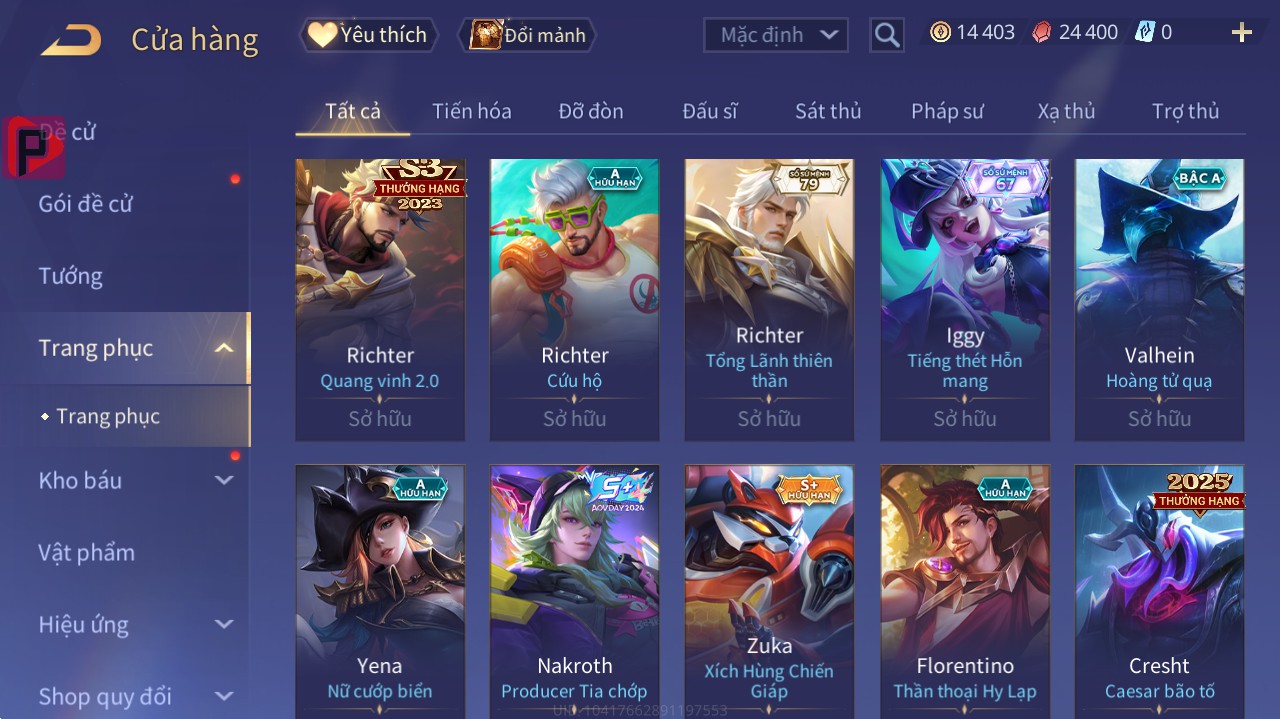
Task: Open the Tướng heroes section
Action: [71, 276]
